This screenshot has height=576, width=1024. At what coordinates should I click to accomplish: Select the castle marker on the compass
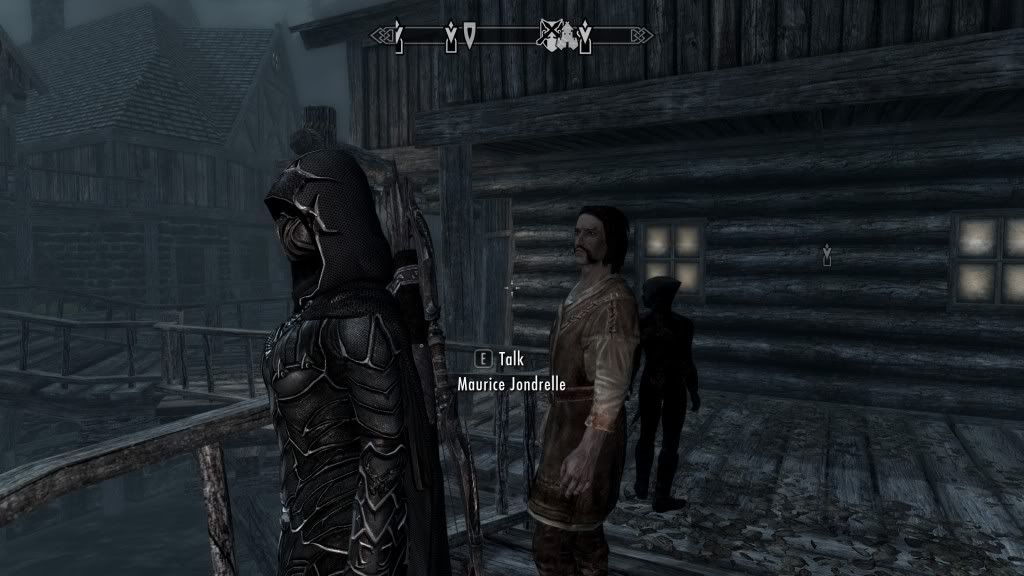[568, 35]
